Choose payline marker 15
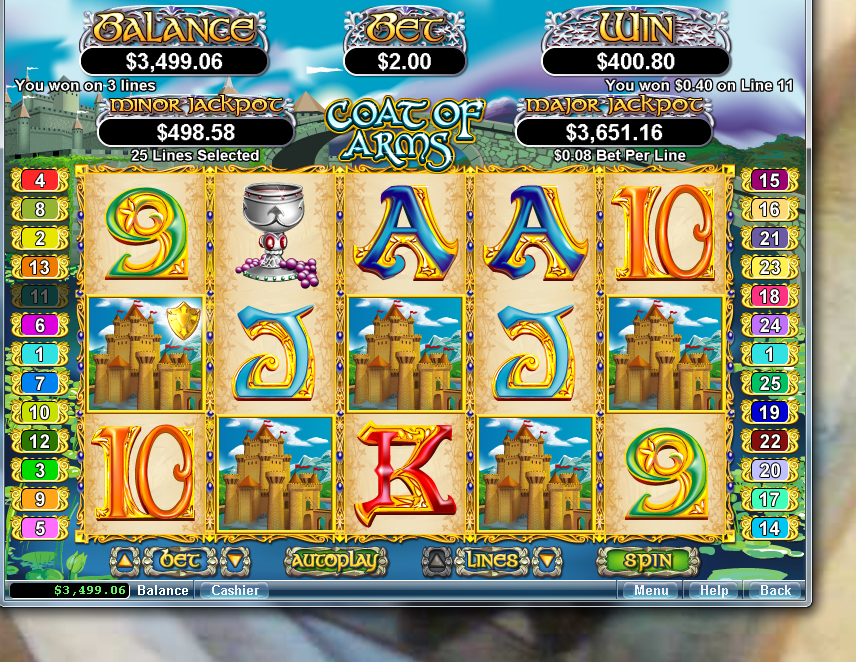Image resolution: width=856 pixels, height=662 pixels. click(769, 181)
